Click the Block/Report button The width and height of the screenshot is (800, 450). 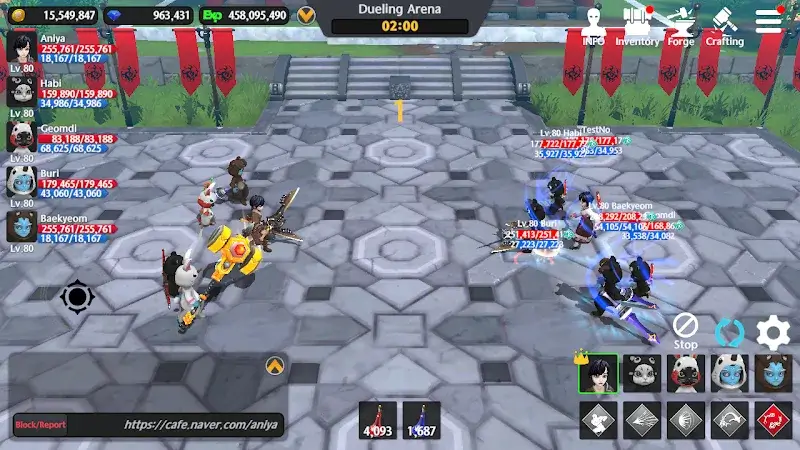coord(39,425)
